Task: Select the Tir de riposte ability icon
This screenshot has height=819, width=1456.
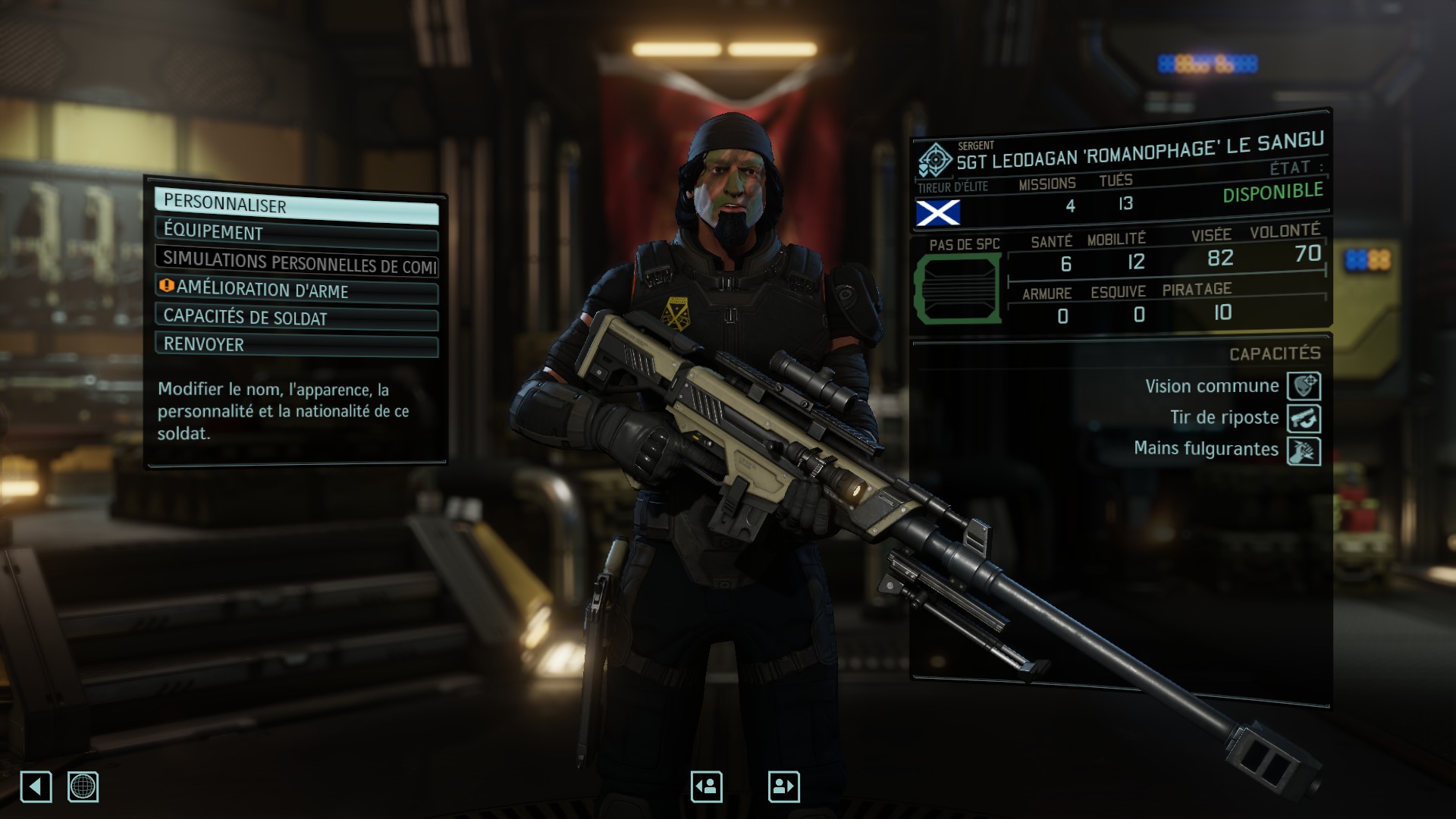Action: 1304,419
